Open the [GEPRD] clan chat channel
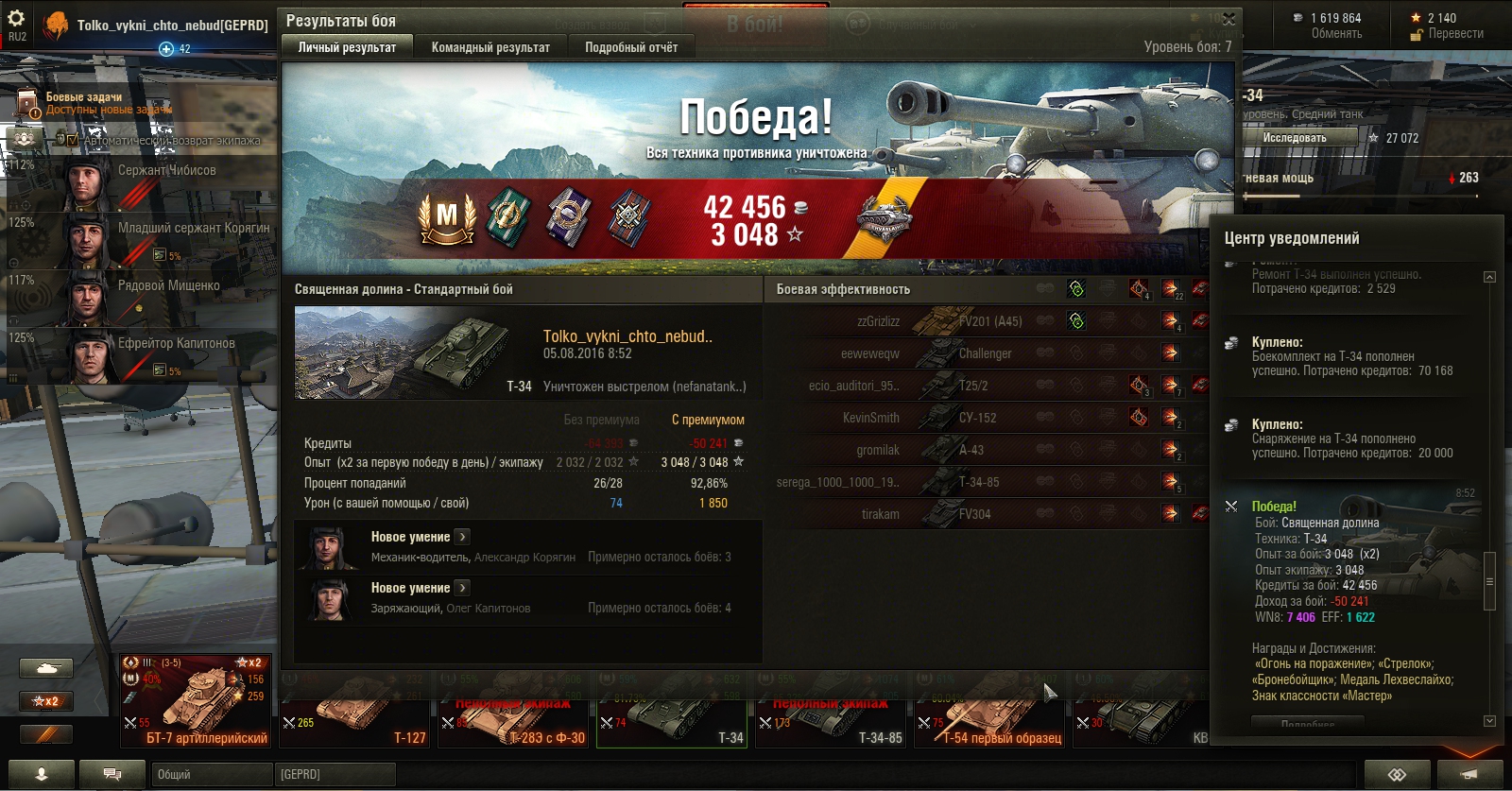The image size is (1512, 791). (335, 774)
